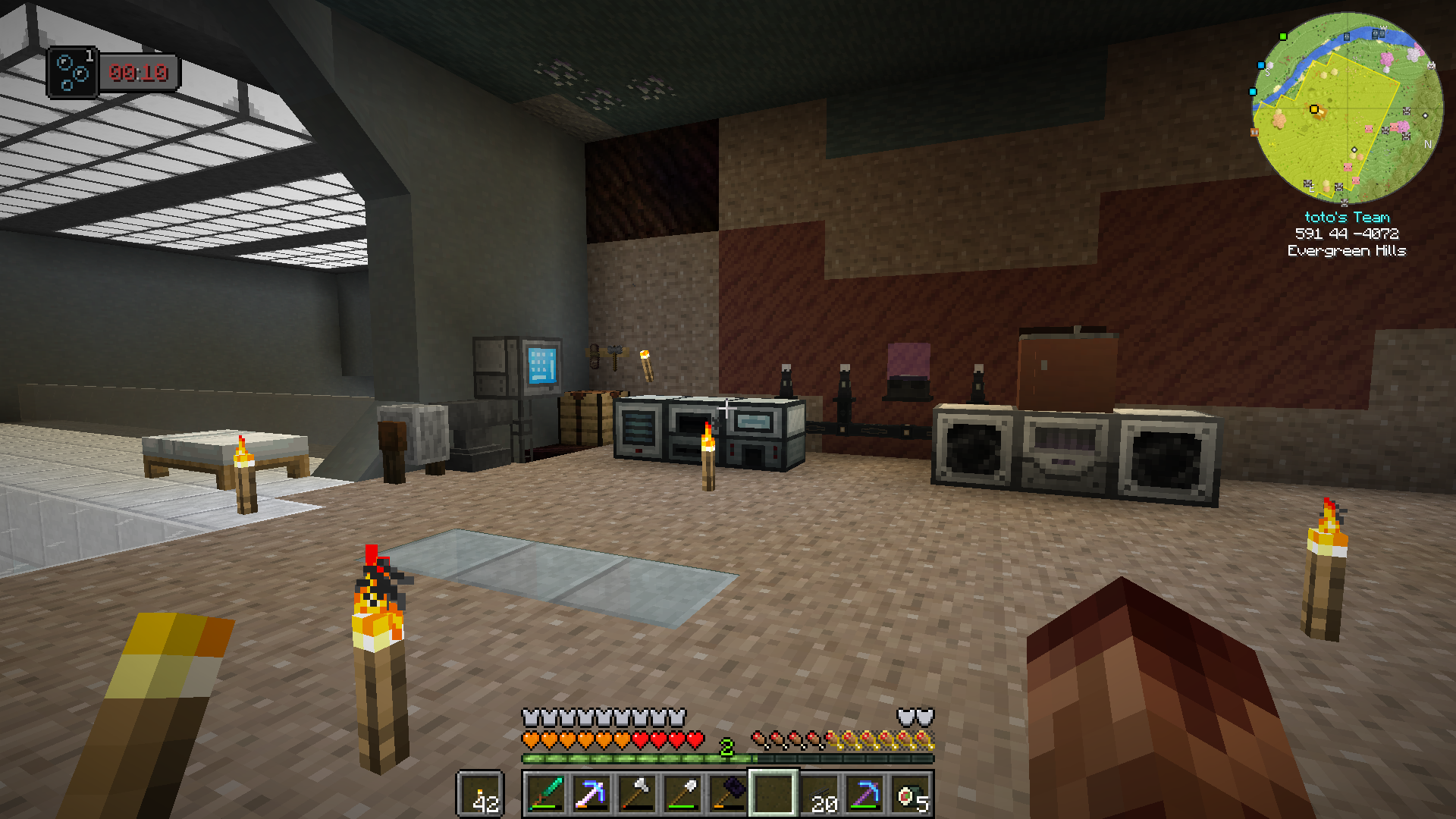Viewport: 1456px width, 819px height.
Task: Click the bubble status effect icon
Action: pos(73,73)
